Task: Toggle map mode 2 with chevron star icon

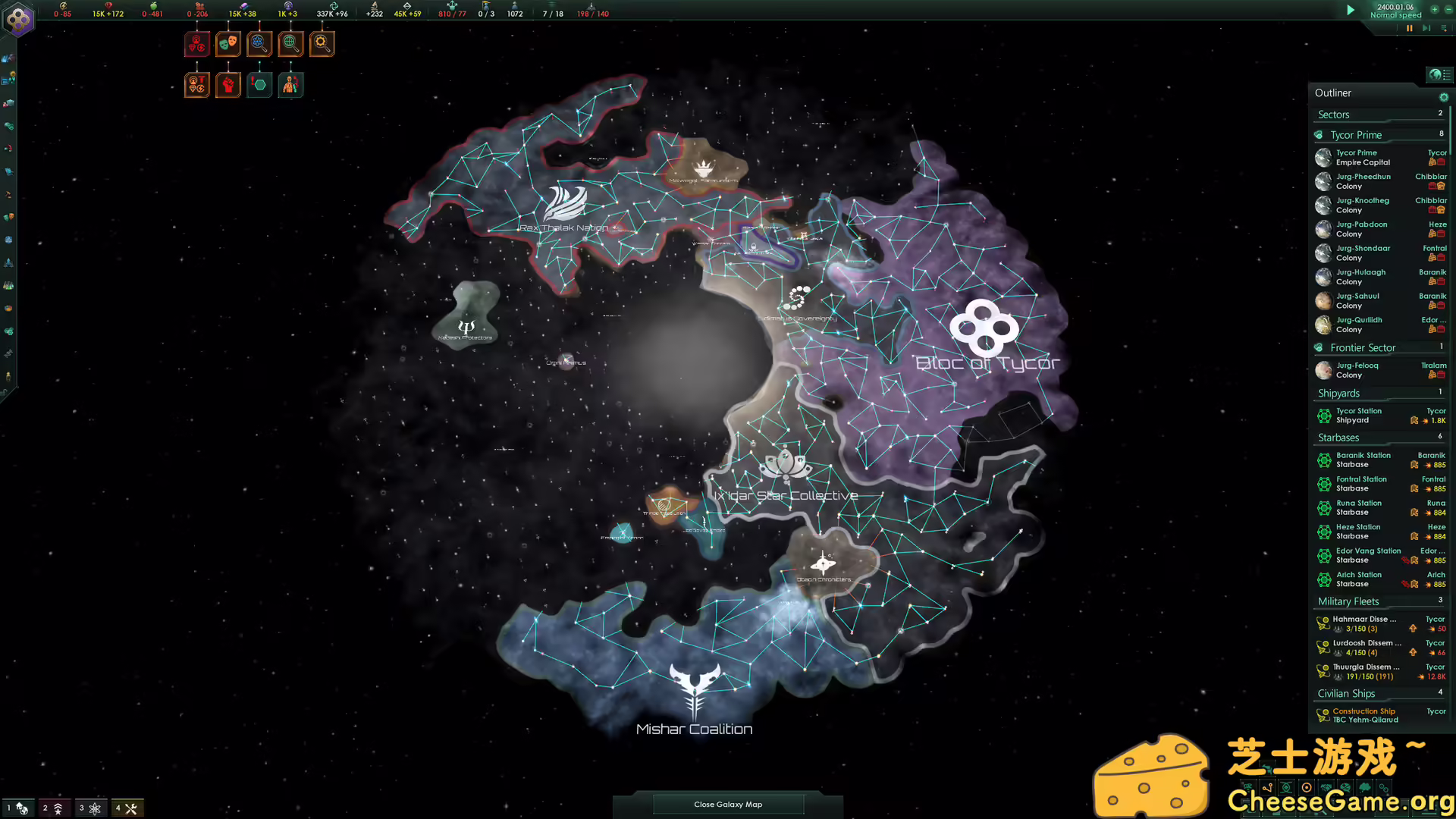Action: pos(52,808)
